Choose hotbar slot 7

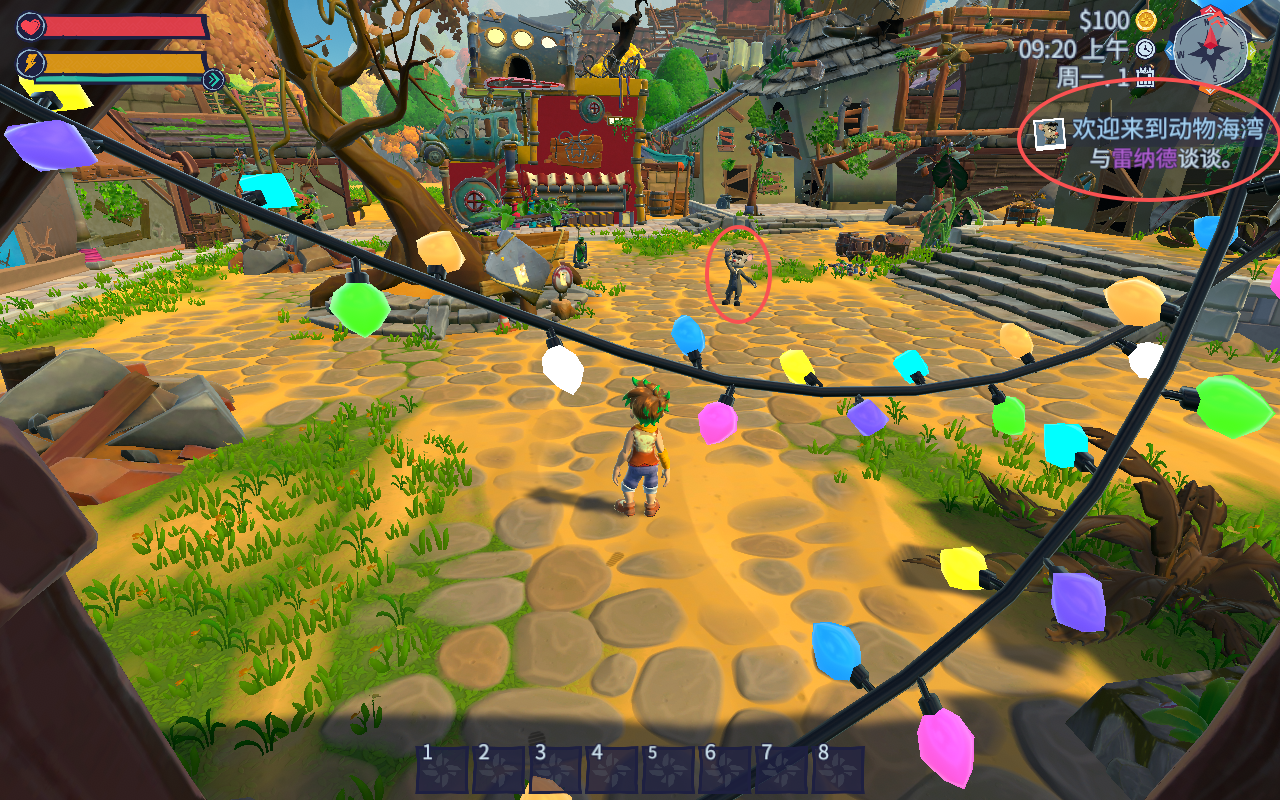[781, 770]
